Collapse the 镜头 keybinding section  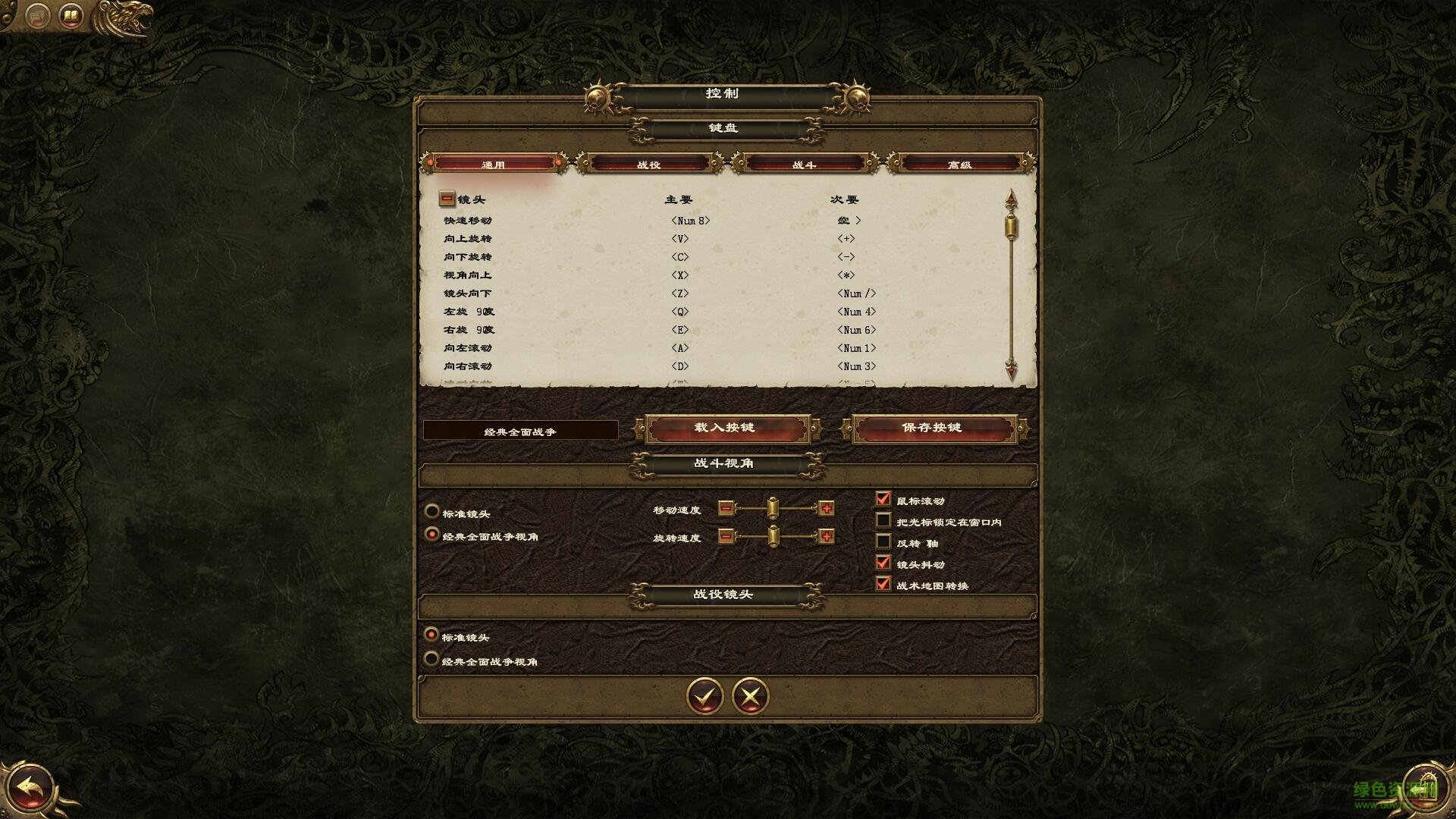446,199
